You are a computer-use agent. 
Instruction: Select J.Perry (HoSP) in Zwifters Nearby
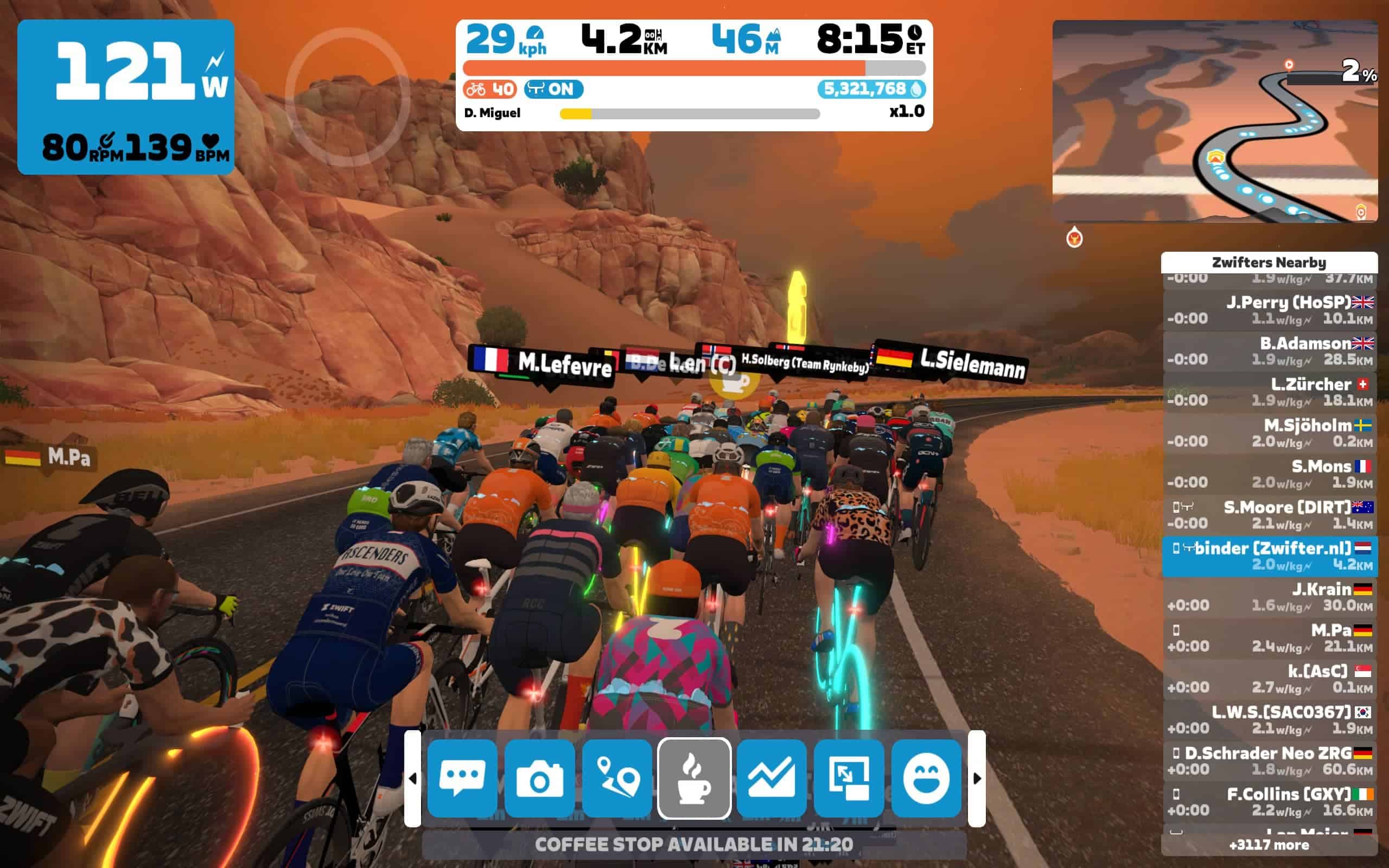[1270, 310]
